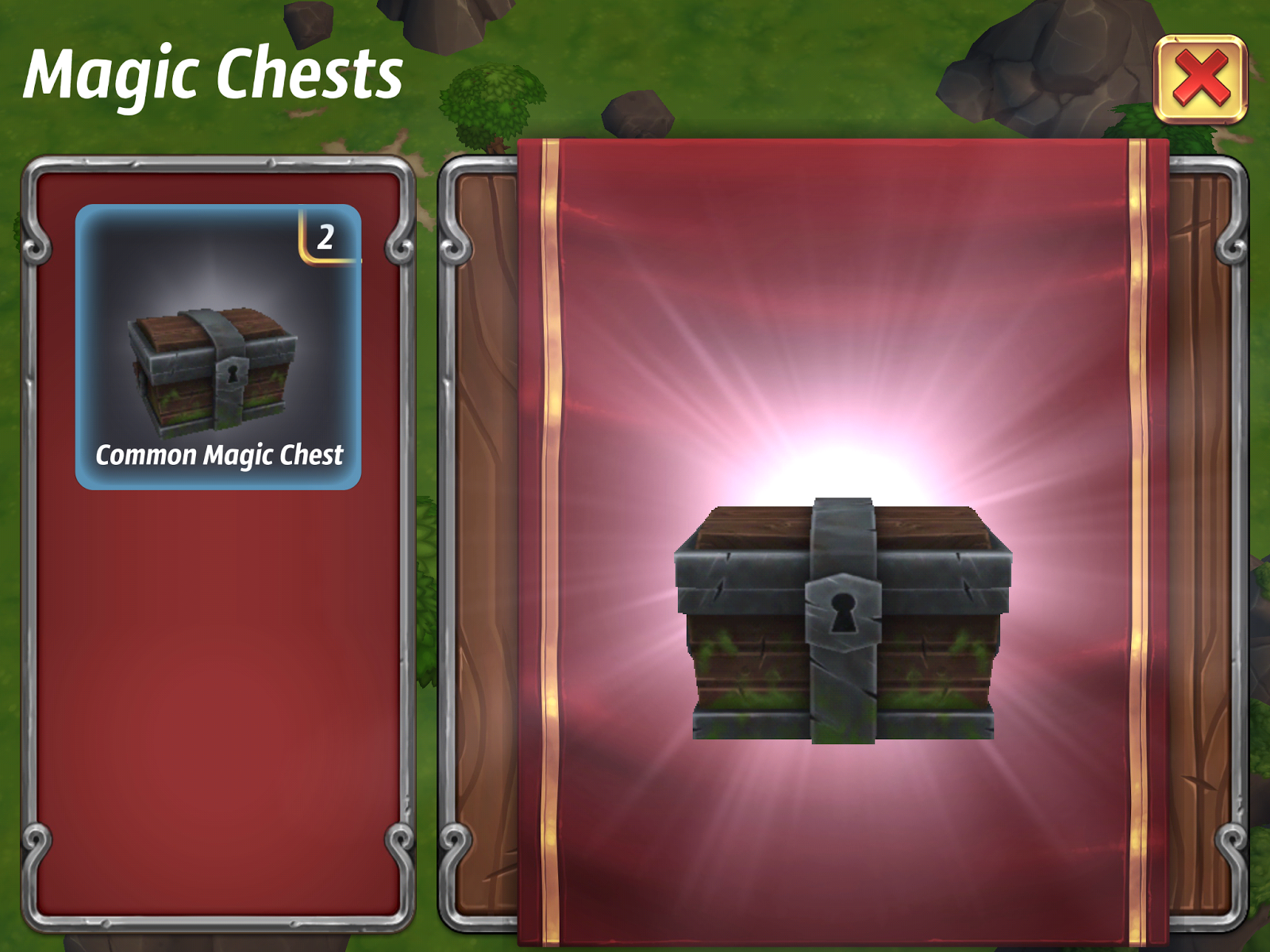
Task: Click the count badge showing 2
Action: (x=325, y=238)
